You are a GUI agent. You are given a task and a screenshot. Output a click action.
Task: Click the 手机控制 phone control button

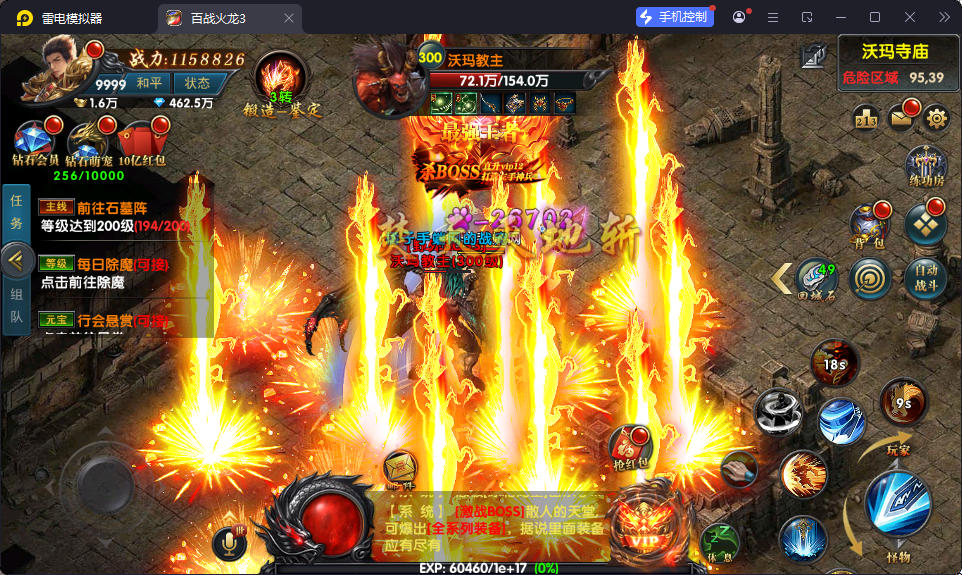pos(675,17)
